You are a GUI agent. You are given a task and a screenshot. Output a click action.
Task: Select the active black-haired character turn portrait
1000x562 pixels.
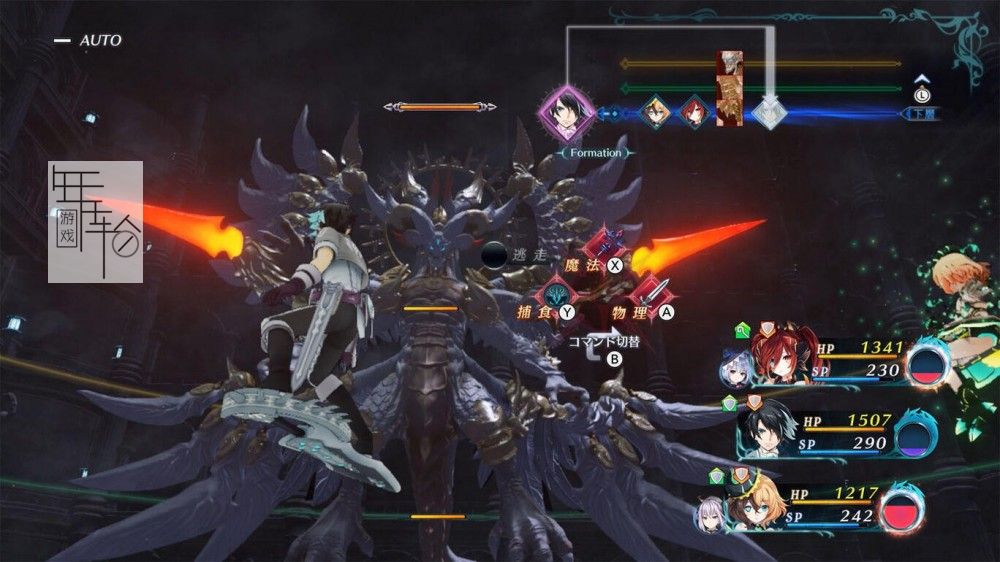pos(566,111)
